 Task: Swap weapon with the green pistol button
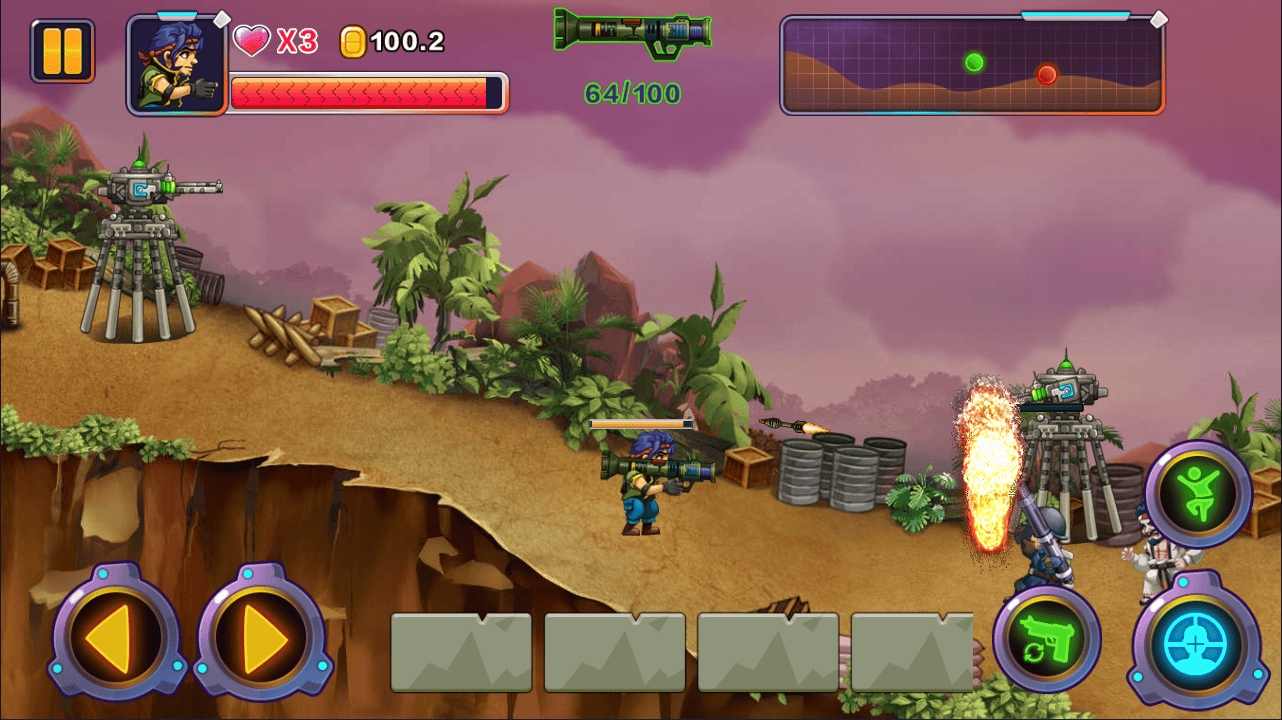pyautogui.click(x=1046, y=640)
